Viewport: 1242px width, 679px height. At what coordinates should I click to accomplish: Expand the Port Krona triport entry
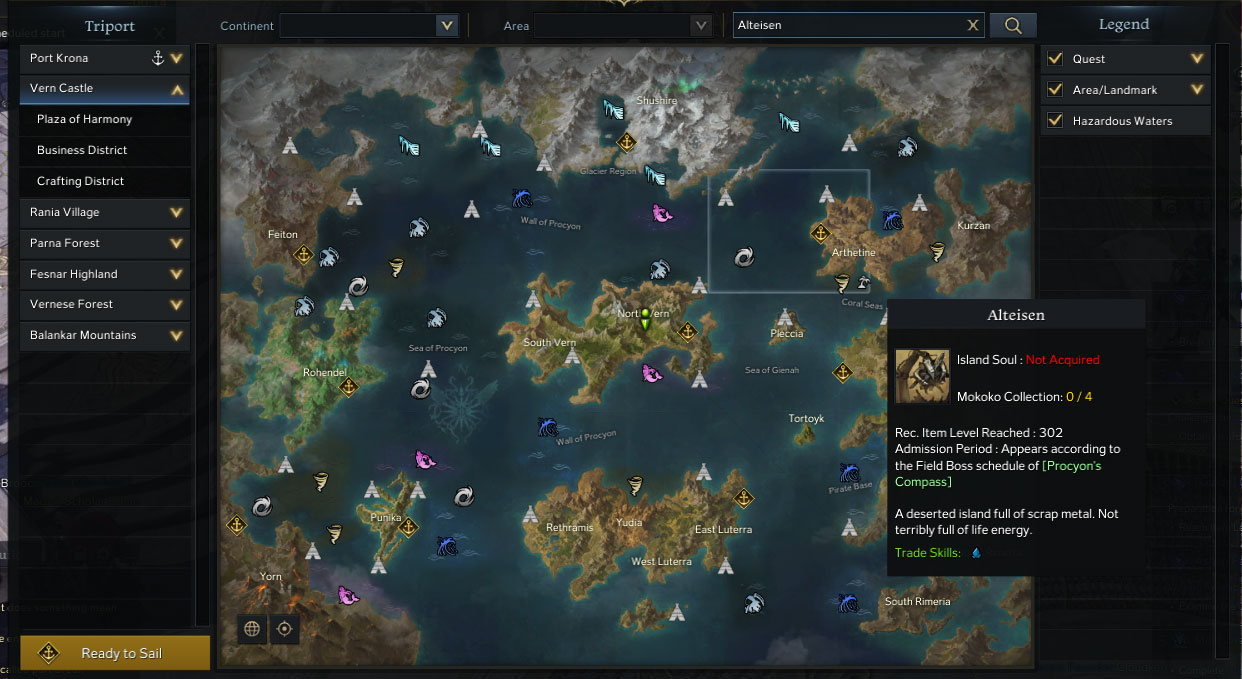(x=177, y=59)
